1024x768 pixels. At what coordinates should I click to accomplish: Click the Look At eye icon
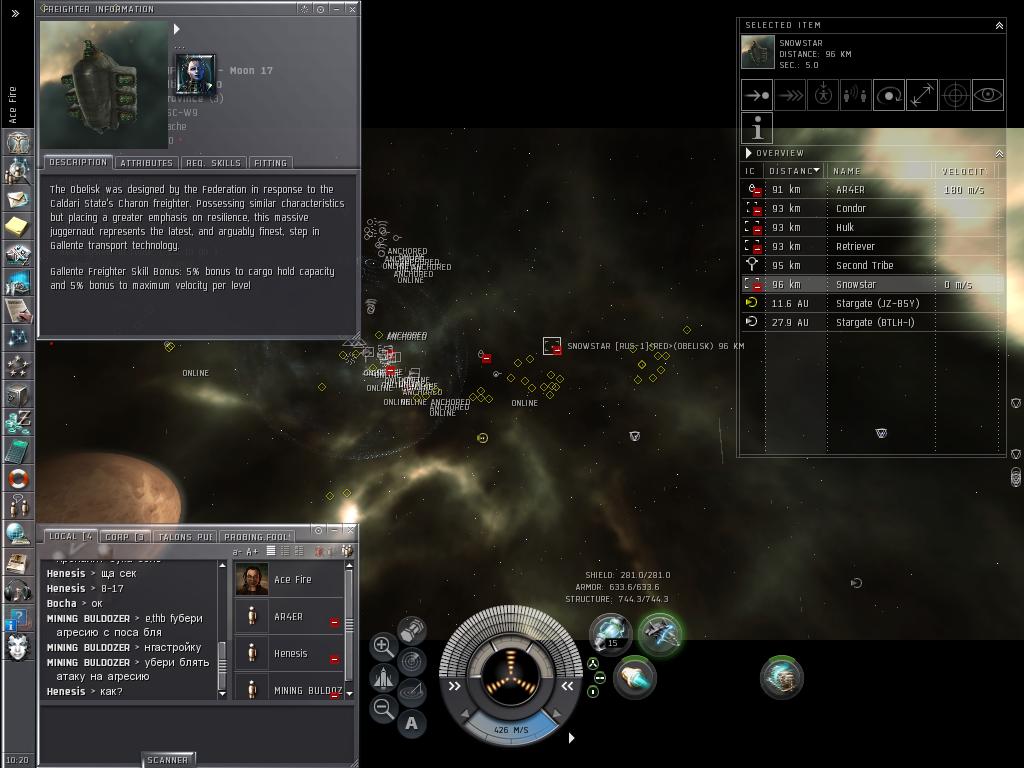pyautogui.click(x=987, y=95)
